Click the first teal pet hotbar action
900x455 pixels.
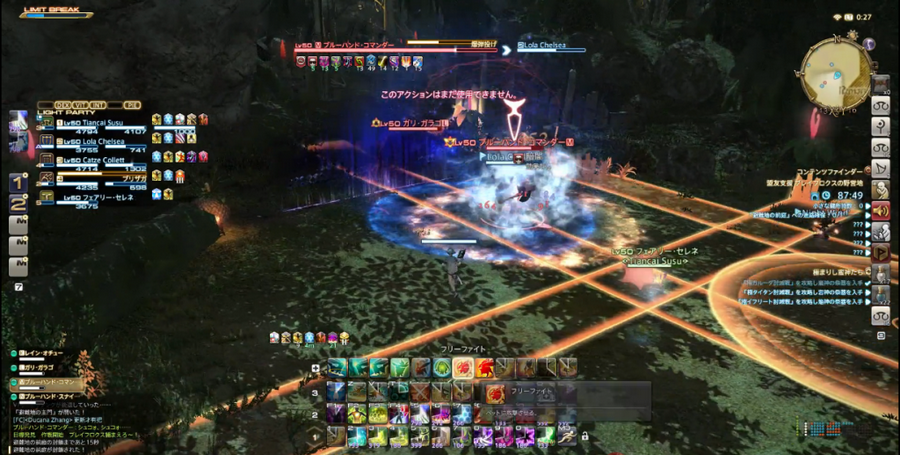click(x=337, y=367)
